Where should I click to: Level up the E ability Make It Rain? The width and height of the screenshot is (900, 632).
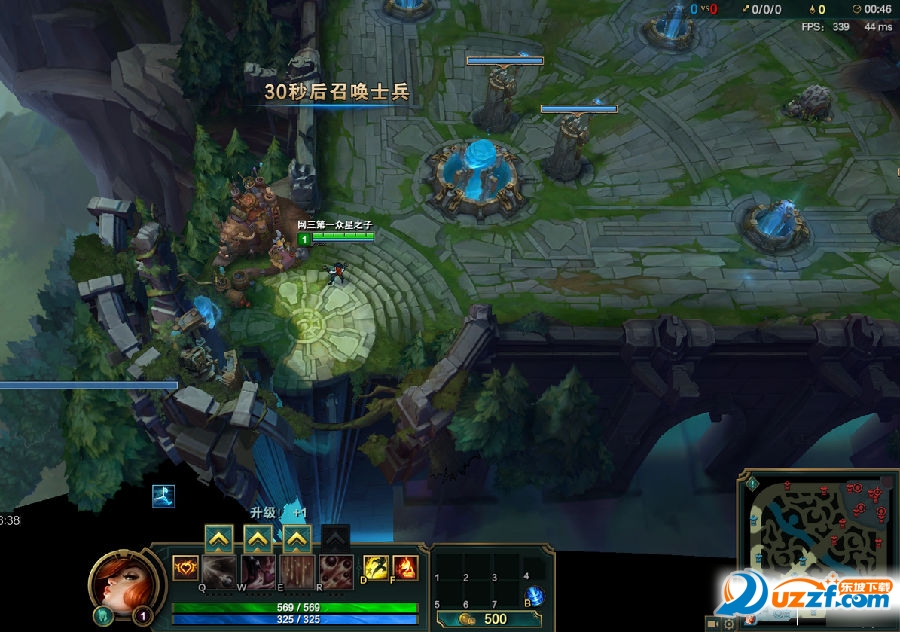(296, 540)
